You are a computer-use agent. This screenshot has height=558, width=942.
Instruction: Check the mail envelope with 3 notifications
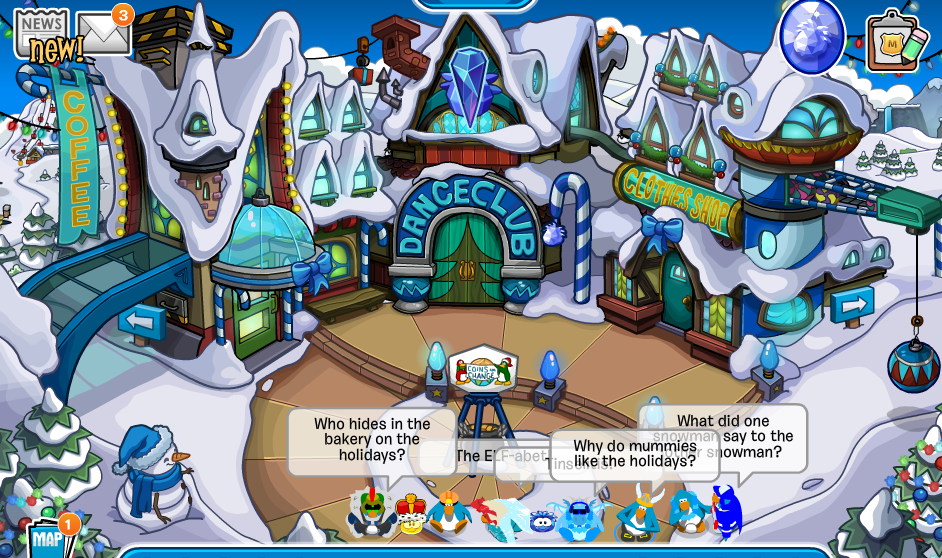coord(103,33)
